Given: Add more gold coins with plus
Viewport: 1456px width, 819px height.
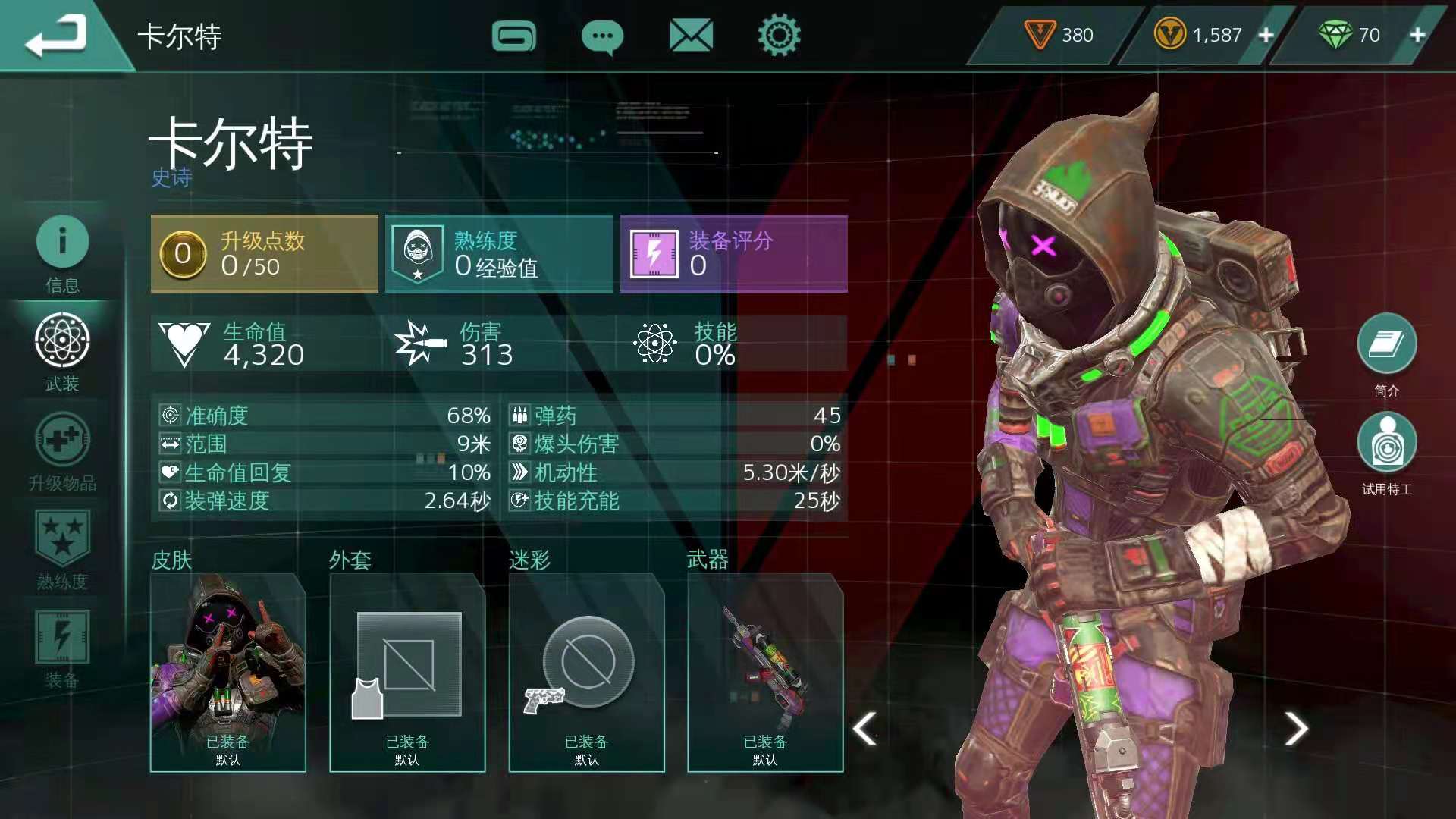Looking at the screenshot, I should pos(1266,35).
